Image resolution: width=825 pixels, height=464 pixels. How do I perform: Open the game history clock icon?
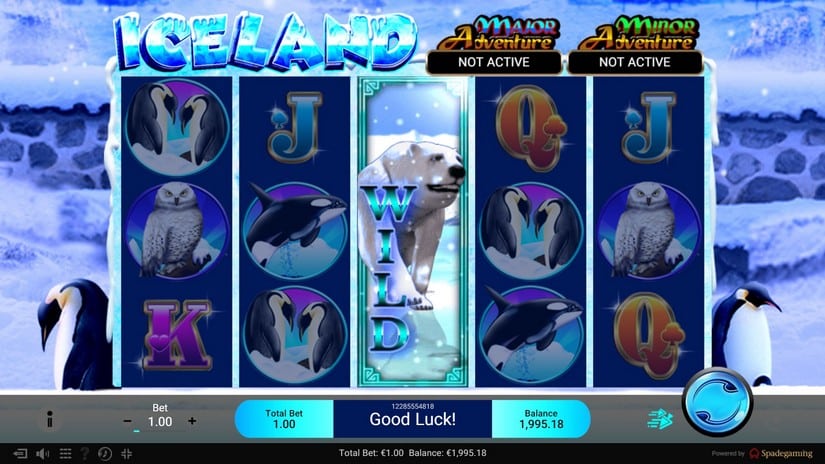click(106, 454)
